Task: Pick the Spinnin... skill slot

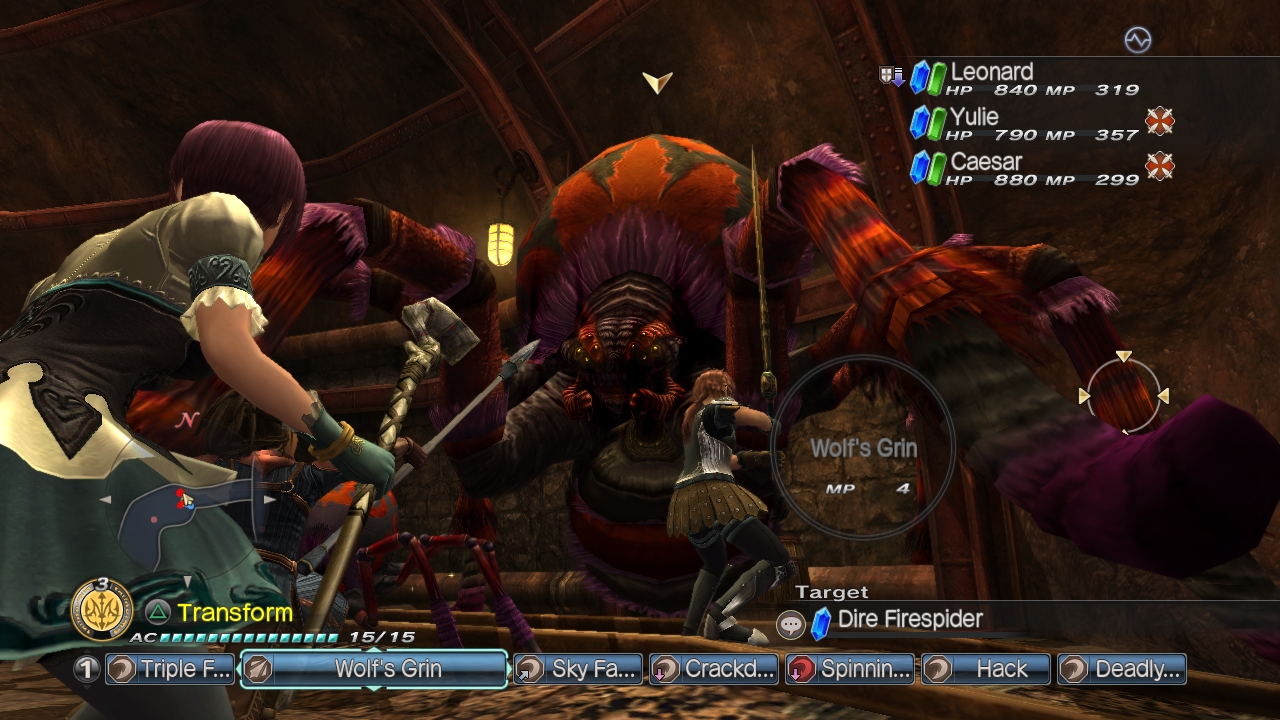Action: [850, 669]
